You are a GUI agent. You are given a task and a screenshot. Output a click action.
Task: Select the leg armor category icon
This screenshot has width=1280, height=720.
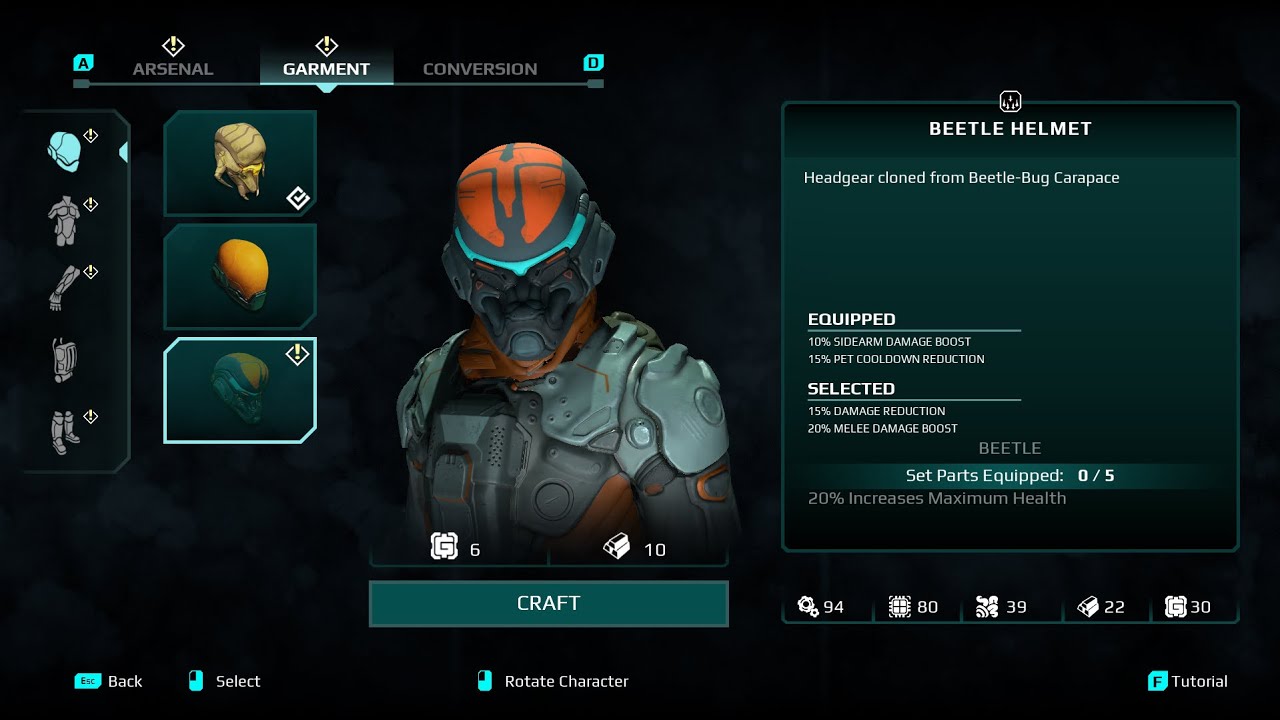tap(64, 431)
